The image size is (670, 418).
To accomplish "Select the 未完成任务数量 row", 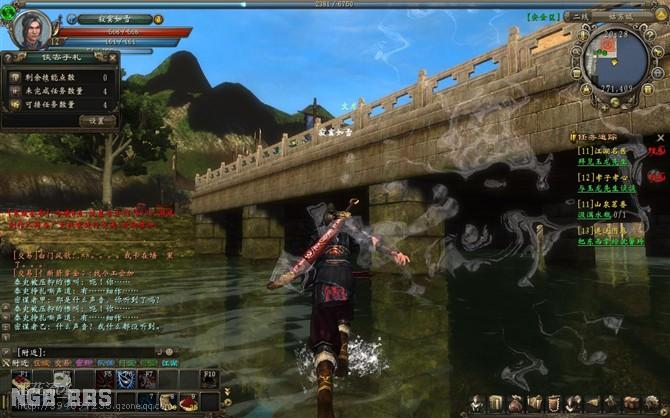I will [x=60, y=90].
